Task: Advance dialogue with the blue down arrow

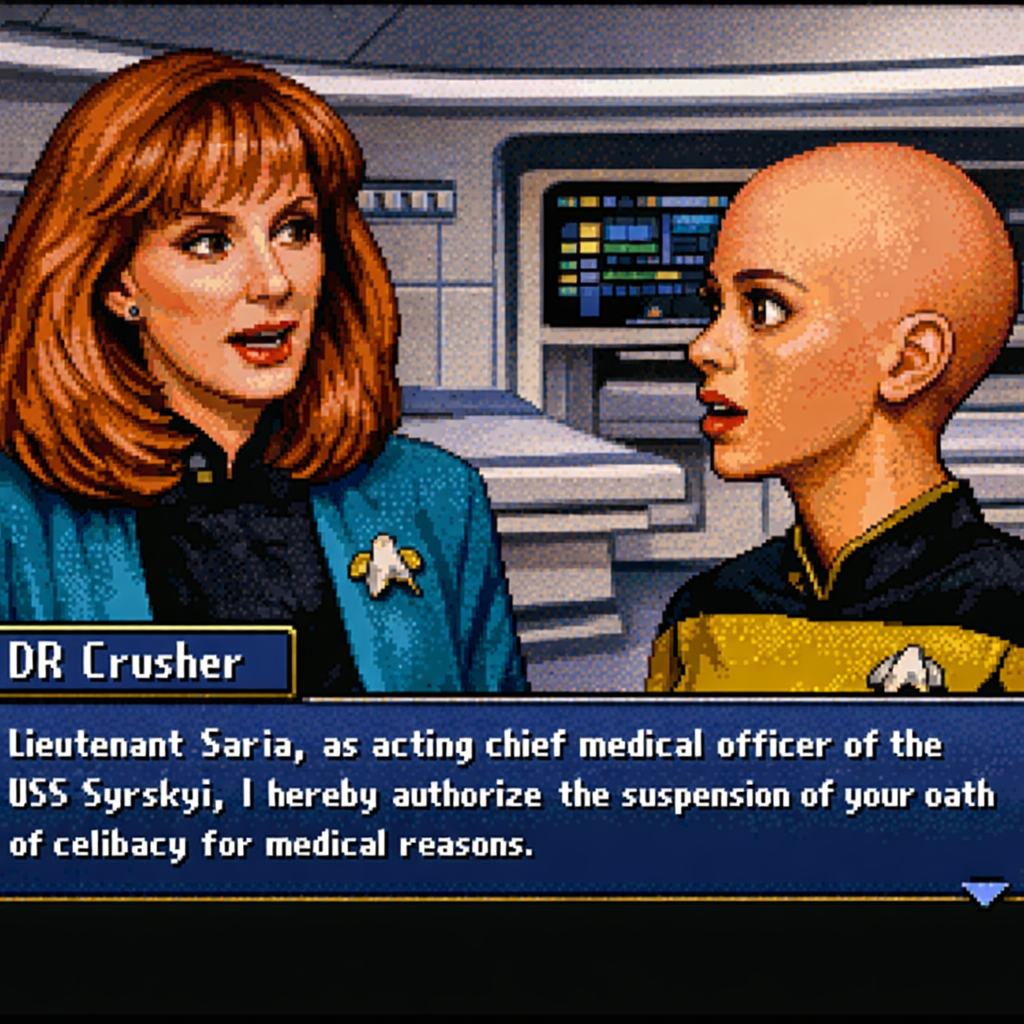Action: pyautogui.click(x=984, y=891)
